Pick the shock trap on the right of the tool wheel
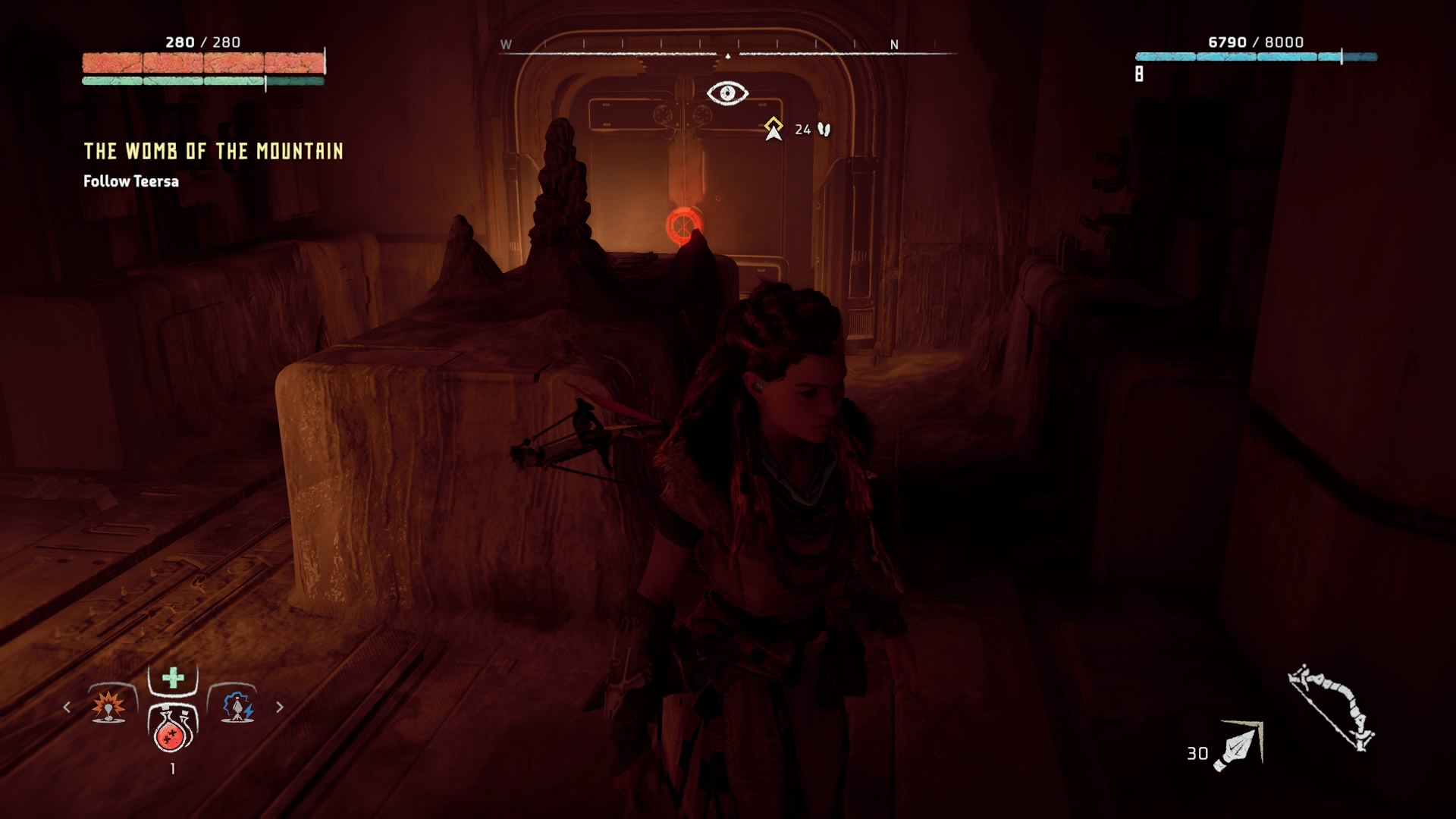Screen dimensions: 1456x819 click(x=237, y=706)
